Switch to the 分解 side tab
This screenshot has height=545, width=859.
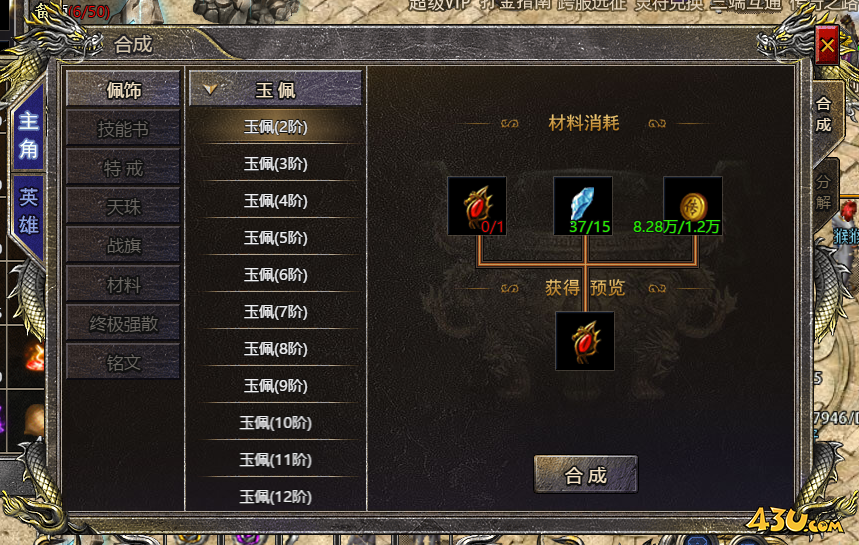coord(823,188)
